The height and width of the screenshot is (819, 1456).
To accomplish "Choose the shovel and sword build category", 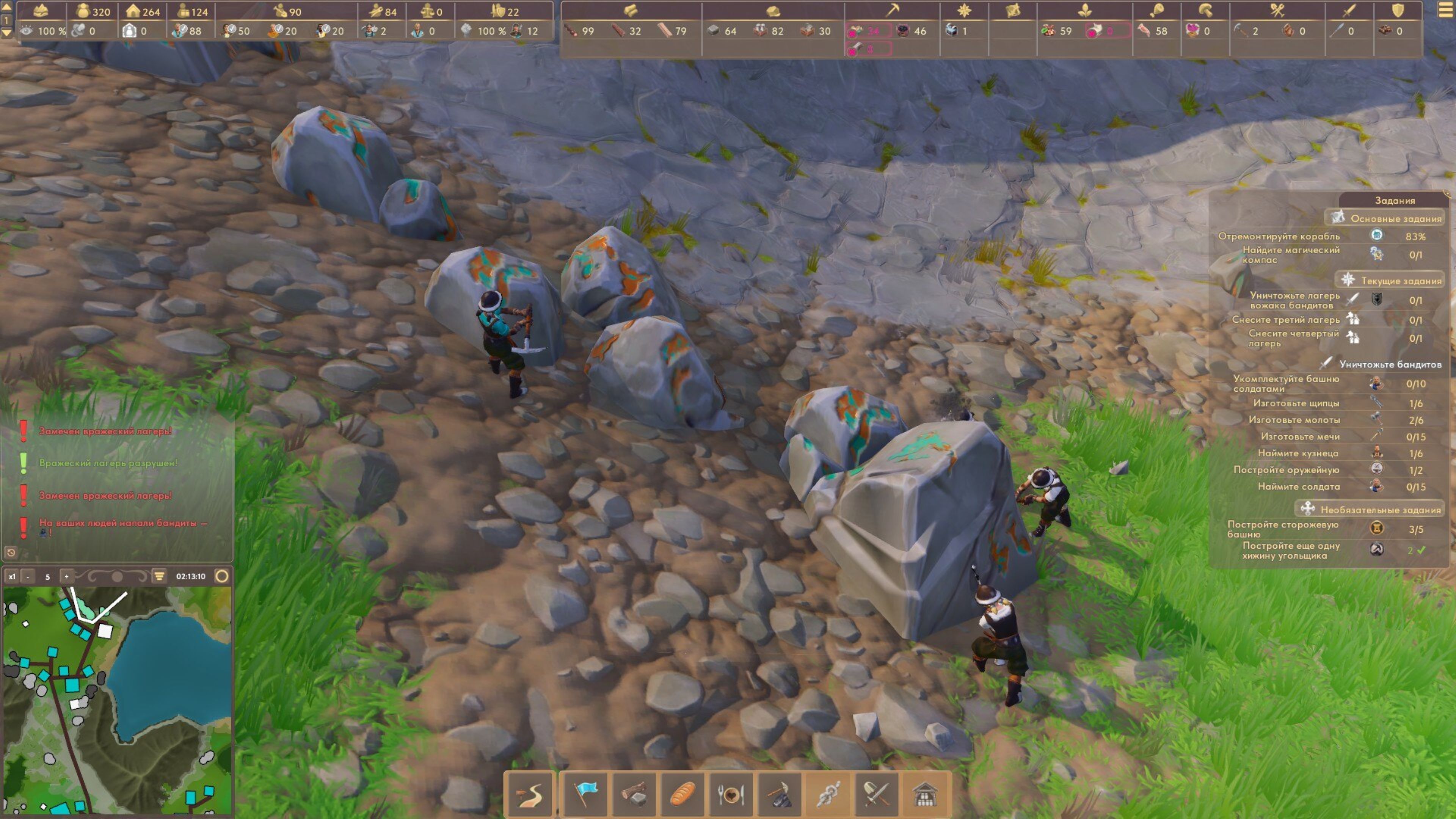I will 877,795.
